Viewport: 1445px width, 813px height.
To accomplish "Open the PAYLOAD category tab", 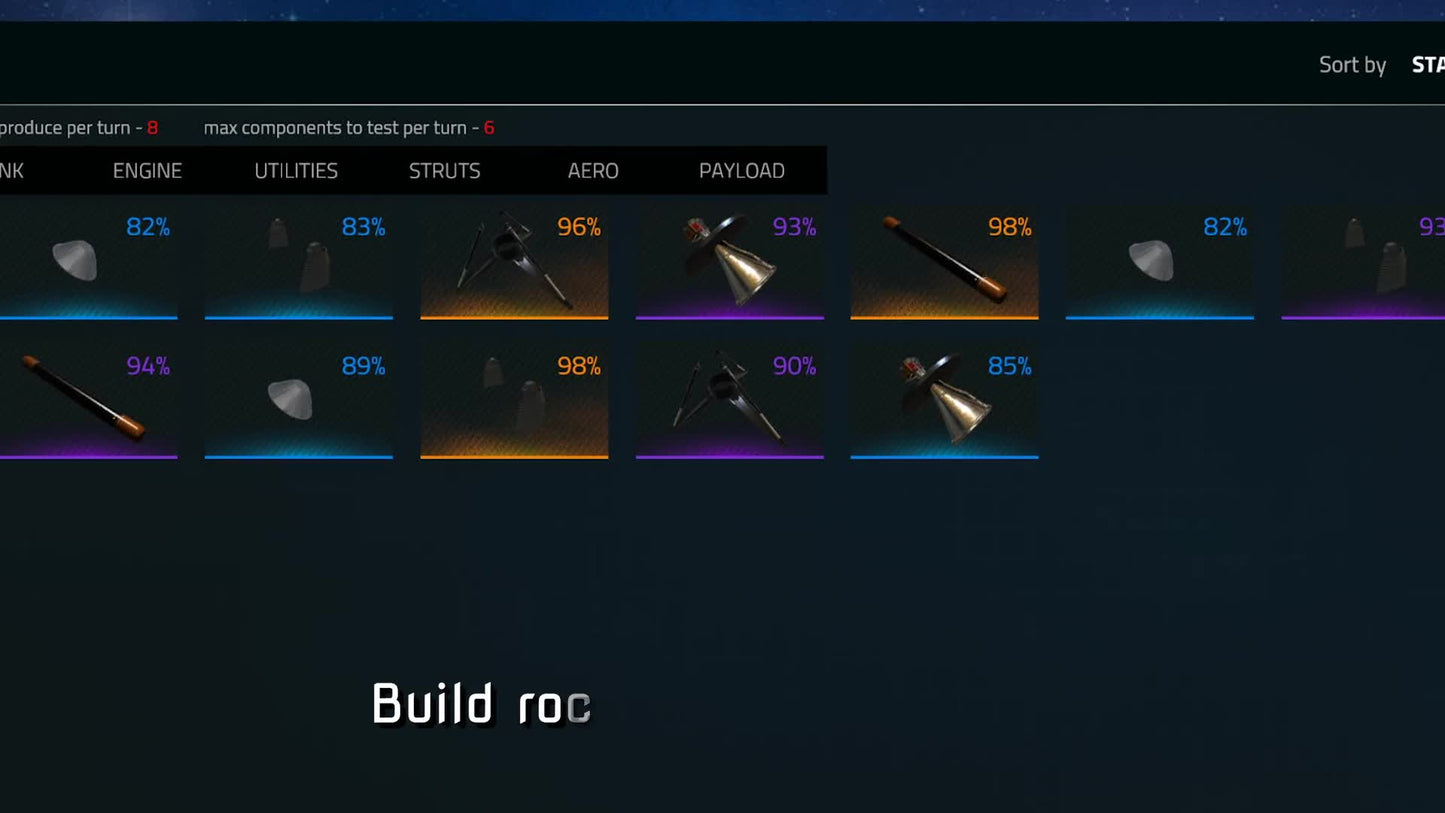I will (x=742, y=170).
